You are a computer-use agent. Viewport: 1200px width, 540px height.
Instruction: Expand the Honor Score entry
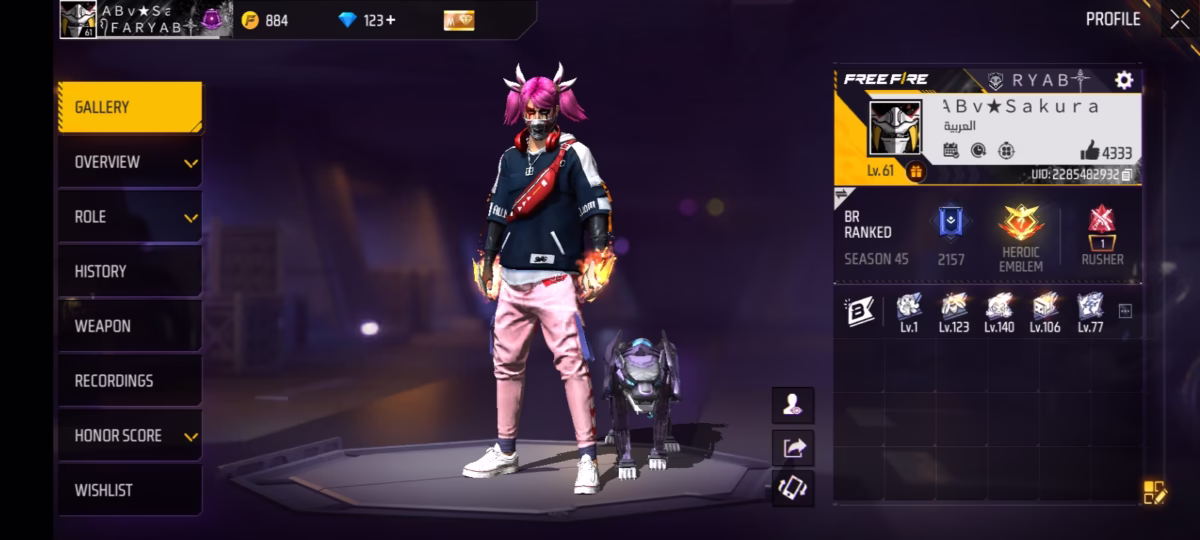pyautogui.click(x=129, y=436)
